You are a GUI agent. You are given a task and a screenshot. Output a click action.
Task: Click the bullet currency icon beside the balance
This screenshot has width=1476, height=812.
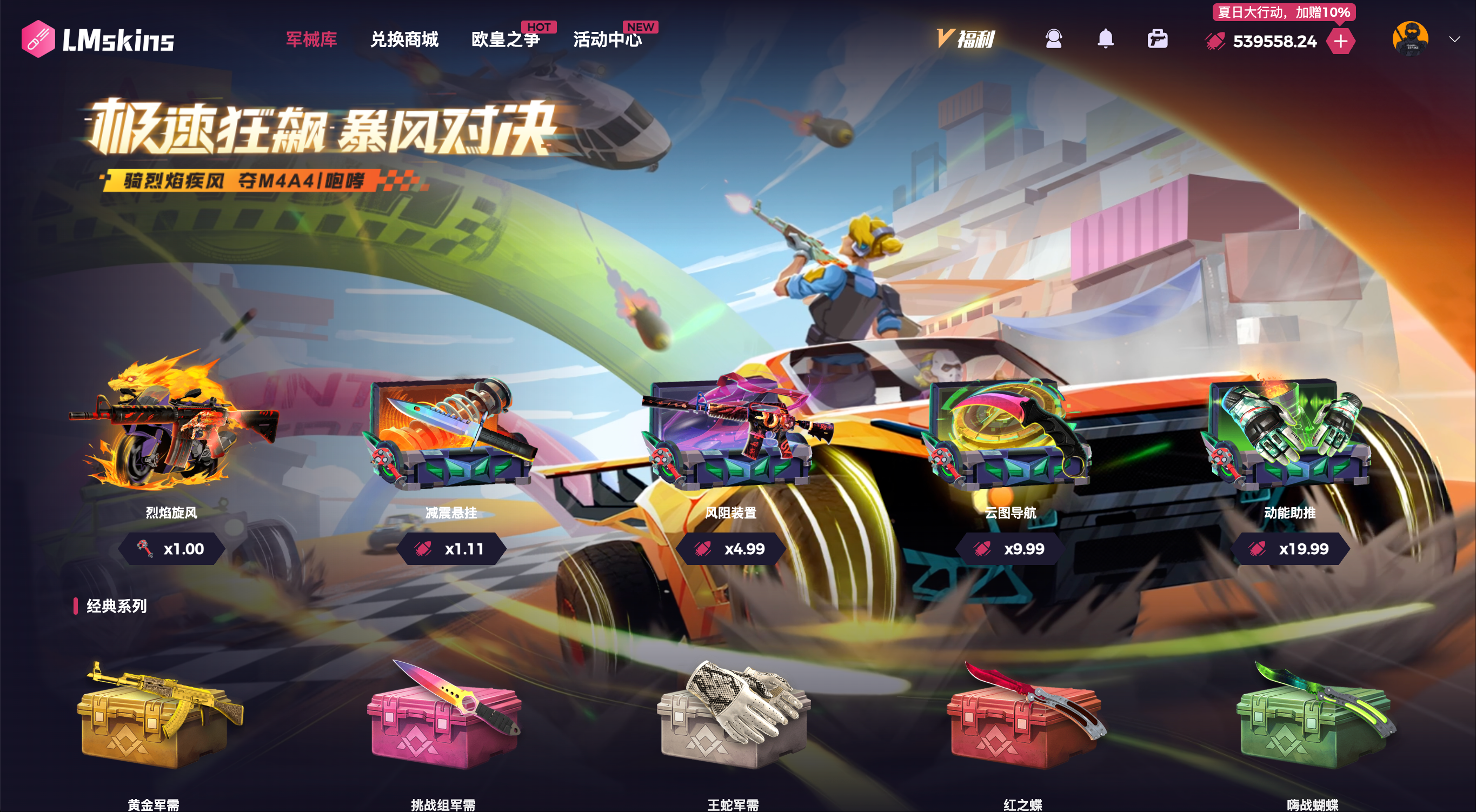click(x=1214, y=41)
